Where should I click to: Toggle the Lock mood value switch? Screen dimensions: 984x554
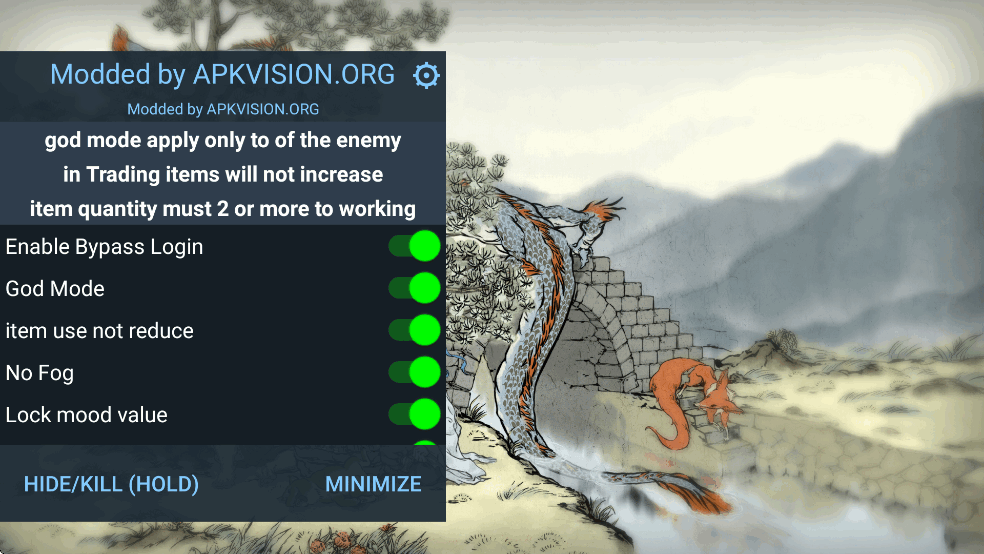click(415, 414)
